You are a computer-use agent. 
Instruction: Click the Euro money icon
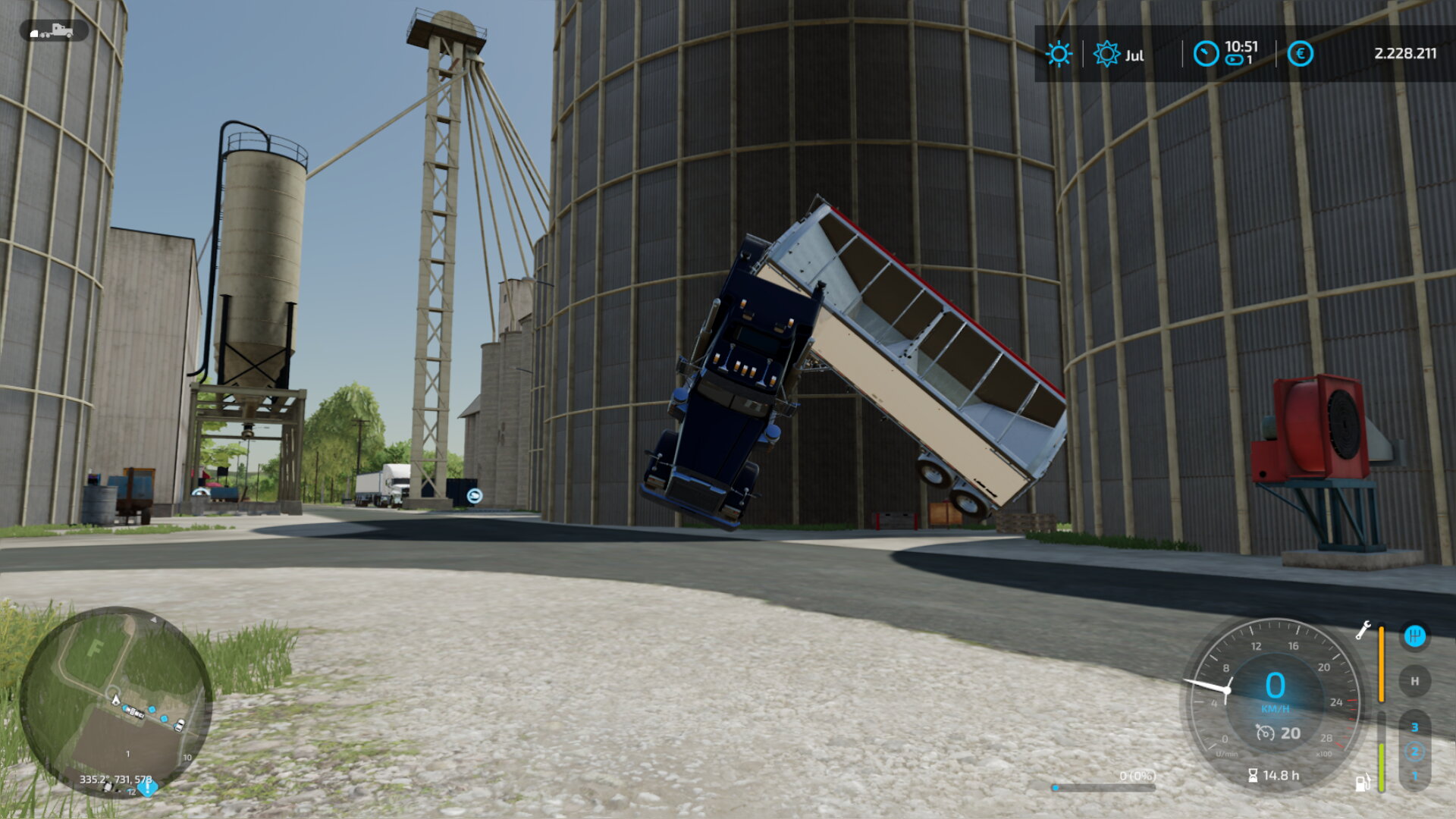coord(1300,54)
